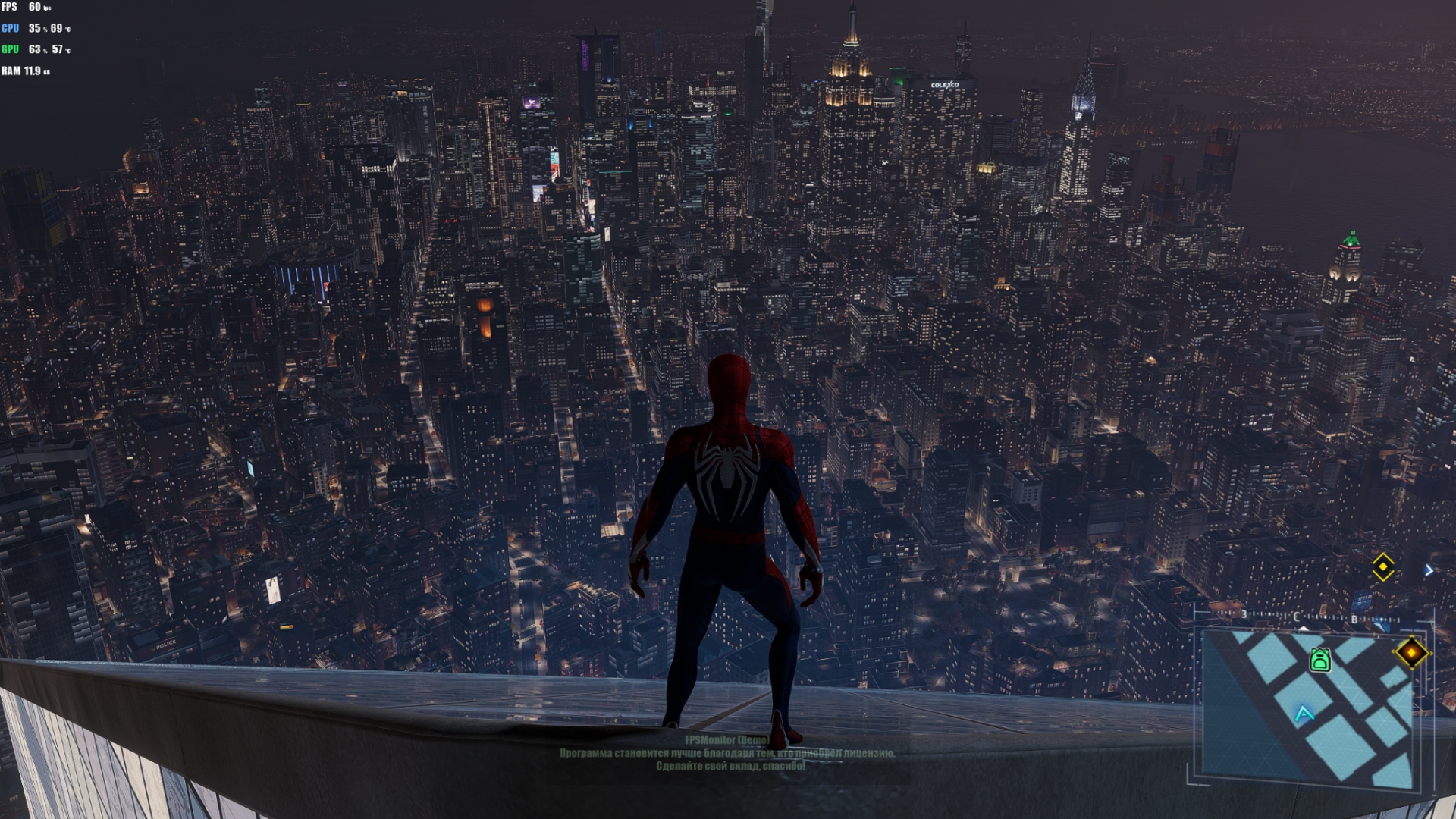Click the orange diamond objective marker on minimap edge
This screenshot has width=1456, height=819.
coord(1411,653)
